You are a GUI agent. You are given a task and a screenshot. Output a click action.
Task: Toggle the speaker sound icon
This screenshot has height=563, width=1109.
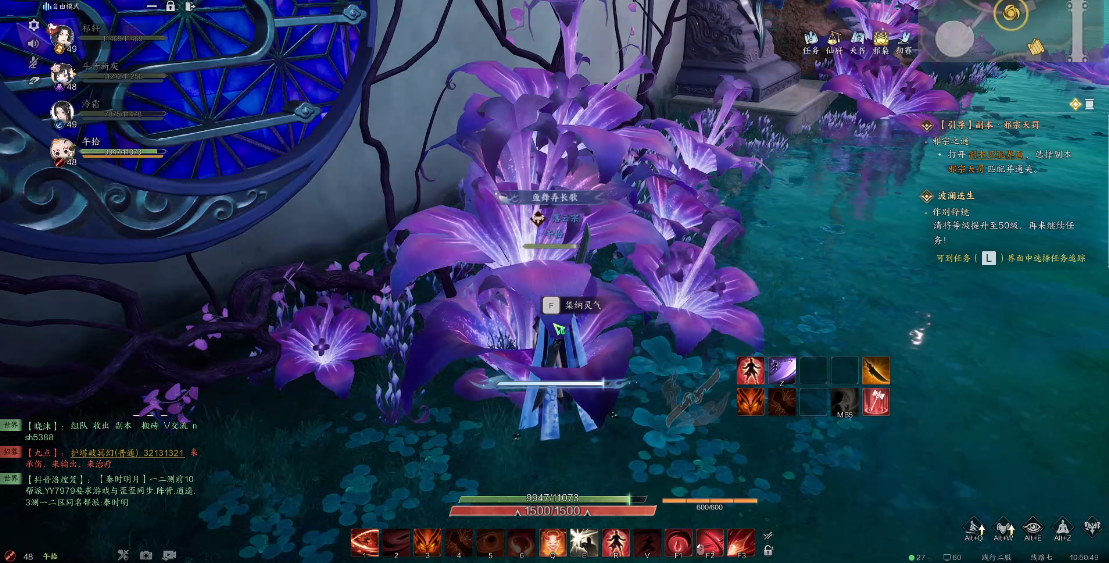coord(33,44)
